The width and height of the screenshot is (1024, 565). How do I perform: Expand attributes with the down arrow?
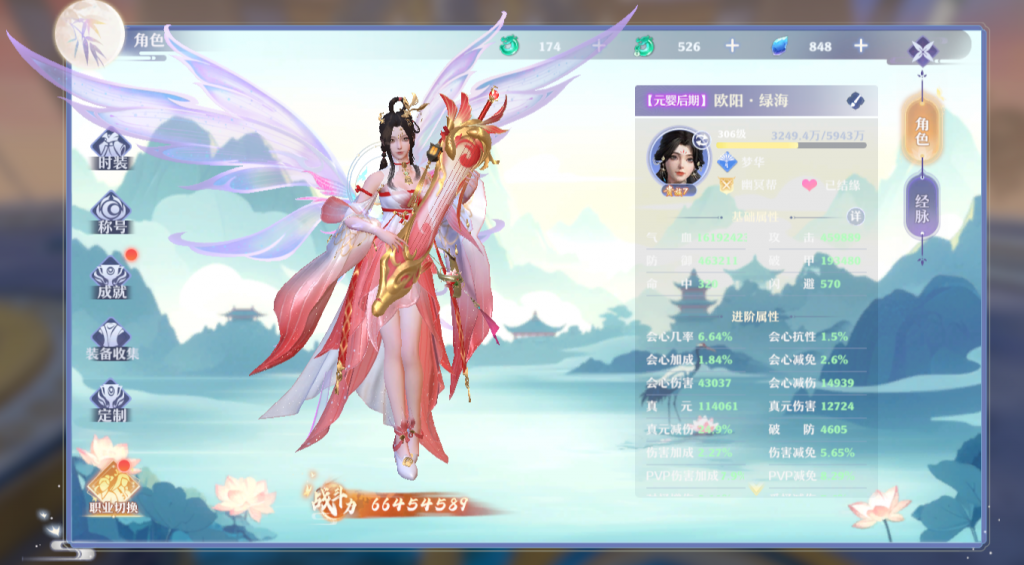(756, 488)
